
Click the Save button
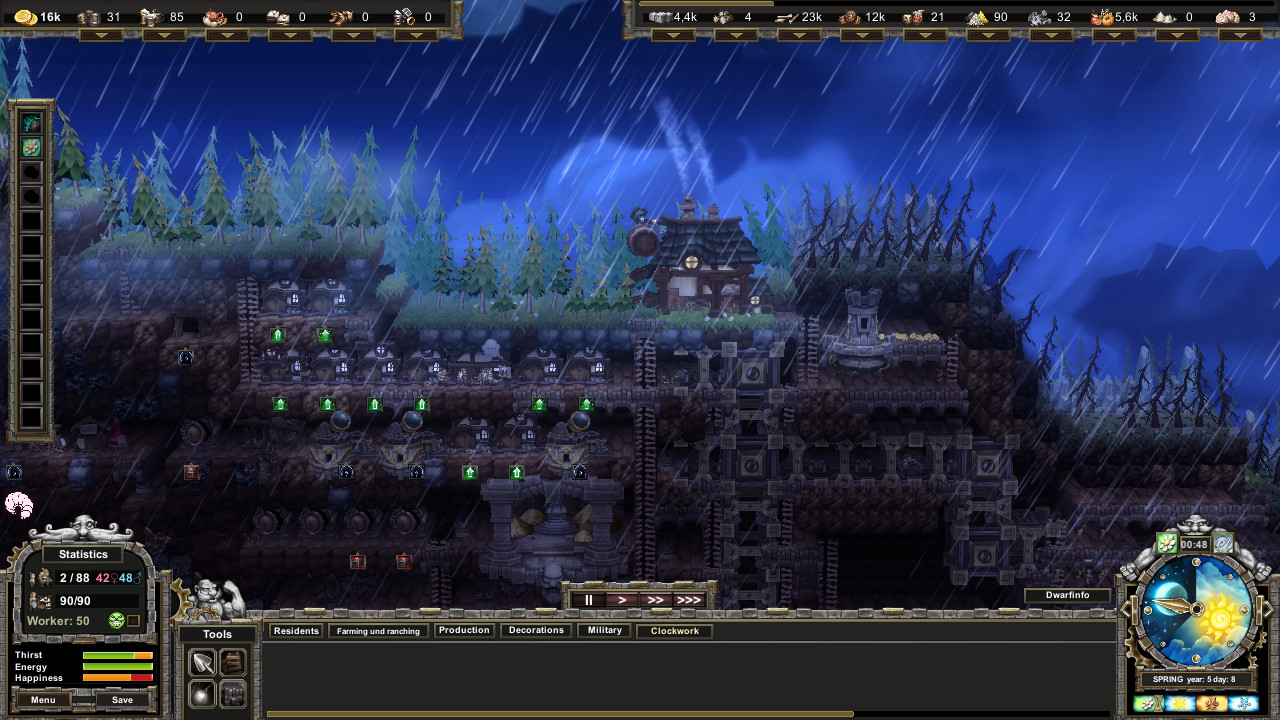(x=122, y=699)
